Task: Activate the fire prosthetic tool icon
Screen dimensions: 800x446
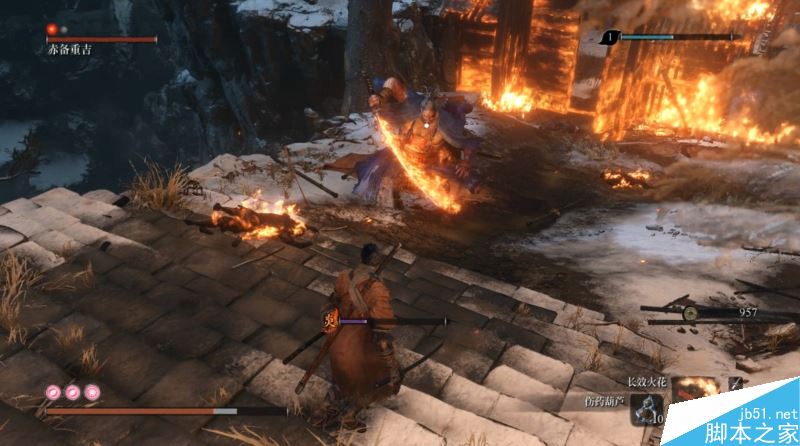Action: [x=695, y=389]
